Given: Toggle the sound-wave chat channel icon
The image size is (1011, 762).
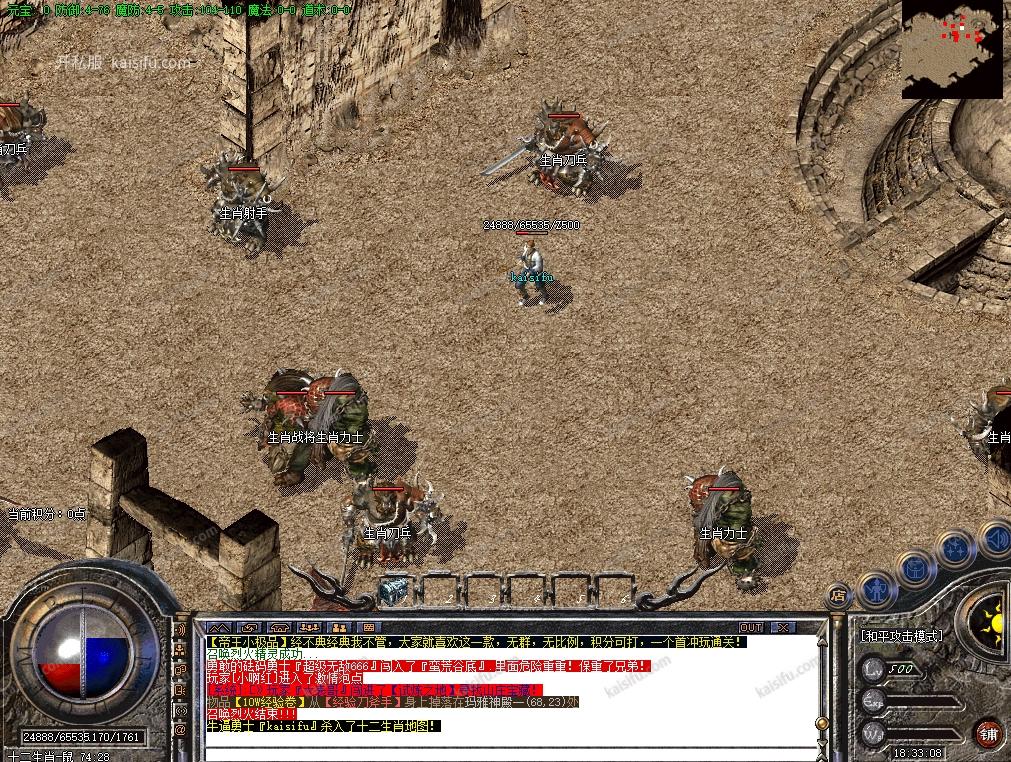Looking at the screenshot, I should coord(181,632).
